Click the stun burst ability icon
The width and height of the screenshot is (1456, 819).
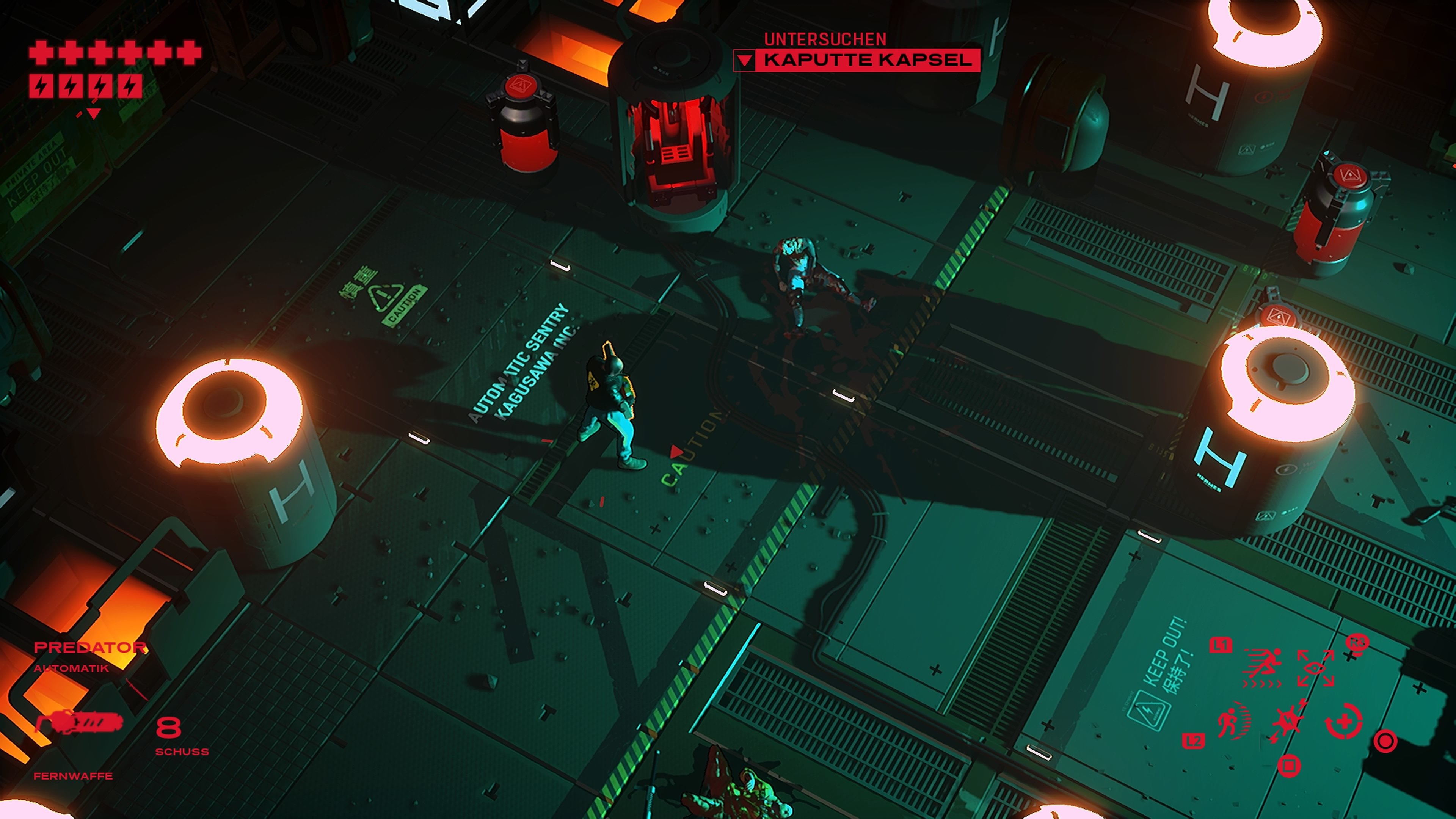1288,720
